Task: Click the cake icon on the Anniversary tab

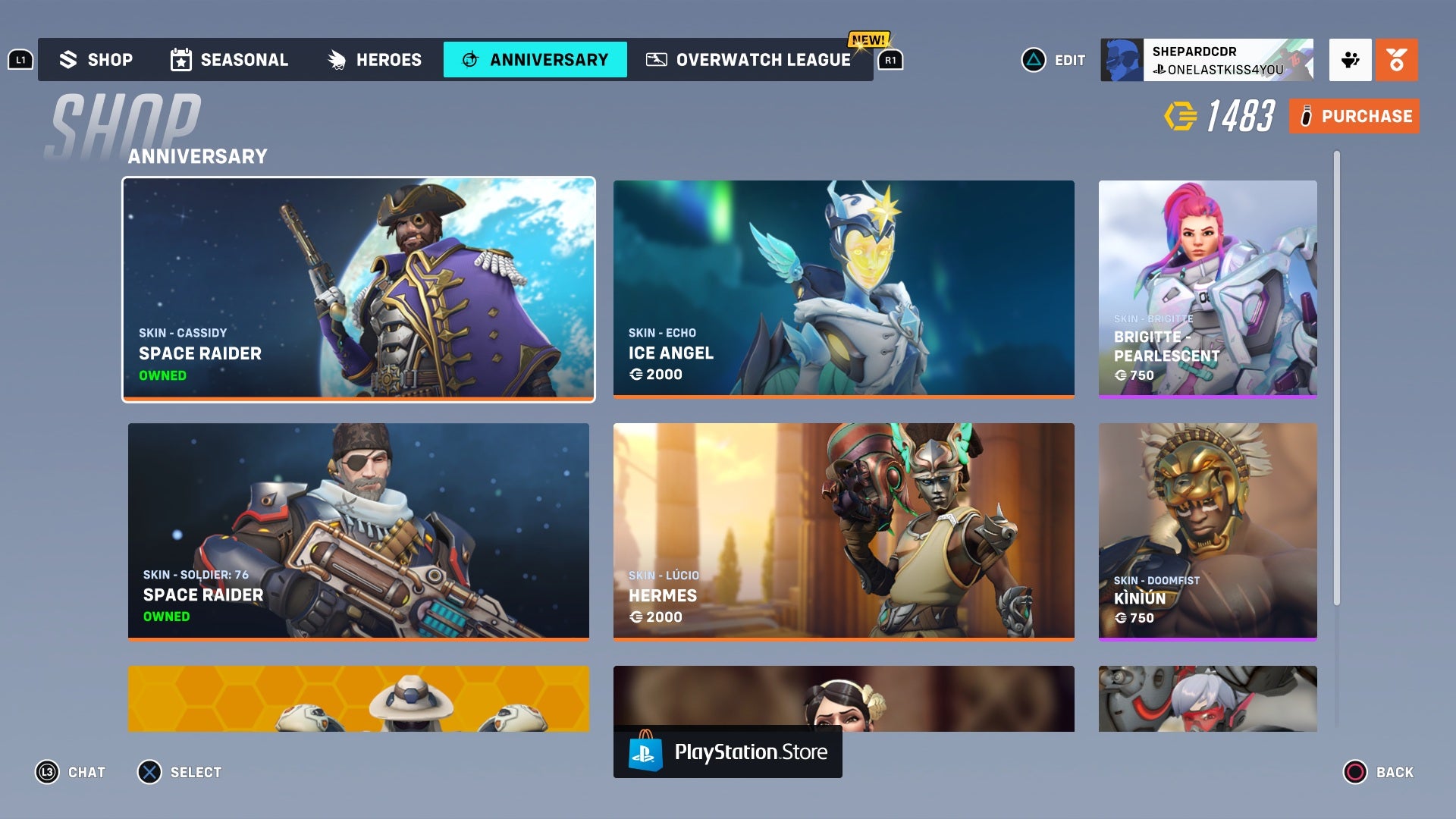Action: [470, 59]
